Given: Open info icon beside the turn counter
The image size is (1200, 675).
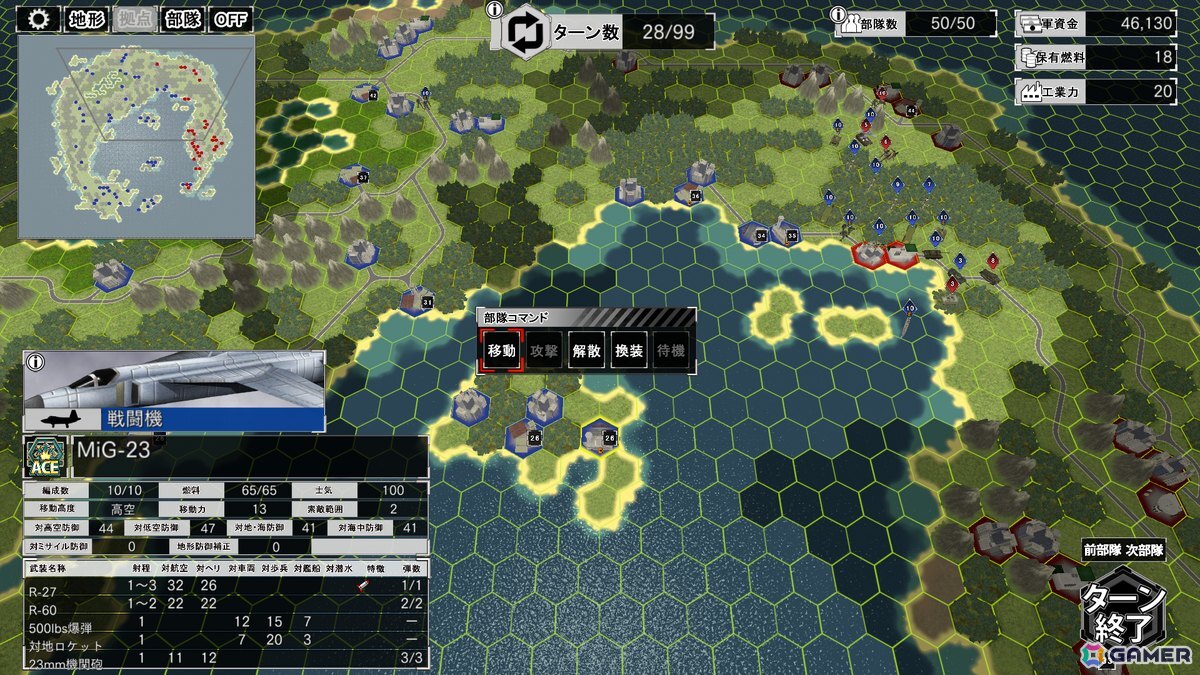Looking at the screenshot, I should [493, 10].
